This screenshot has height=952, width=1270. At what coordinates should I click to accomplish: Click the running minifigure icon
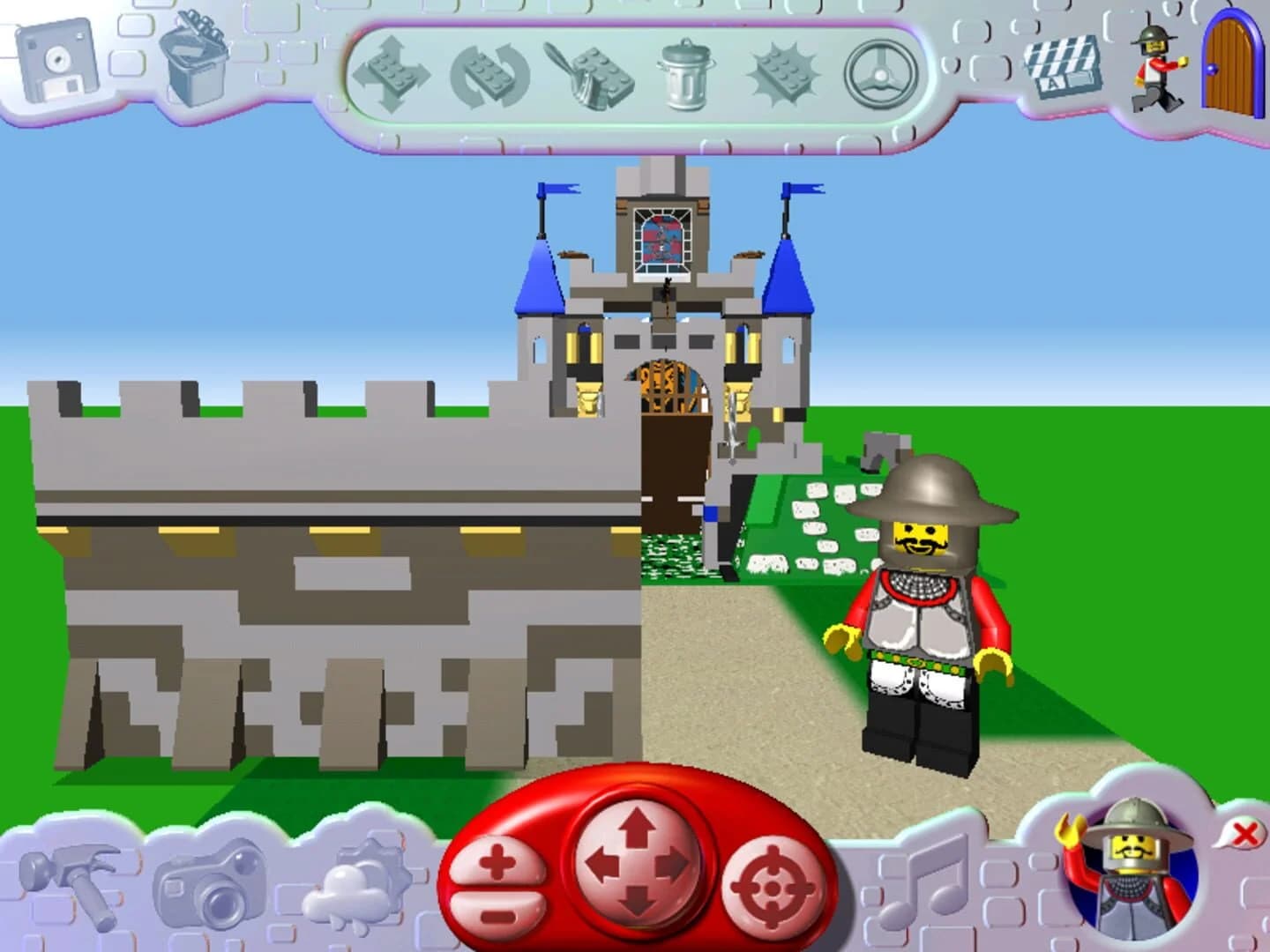click(1155, 62)
